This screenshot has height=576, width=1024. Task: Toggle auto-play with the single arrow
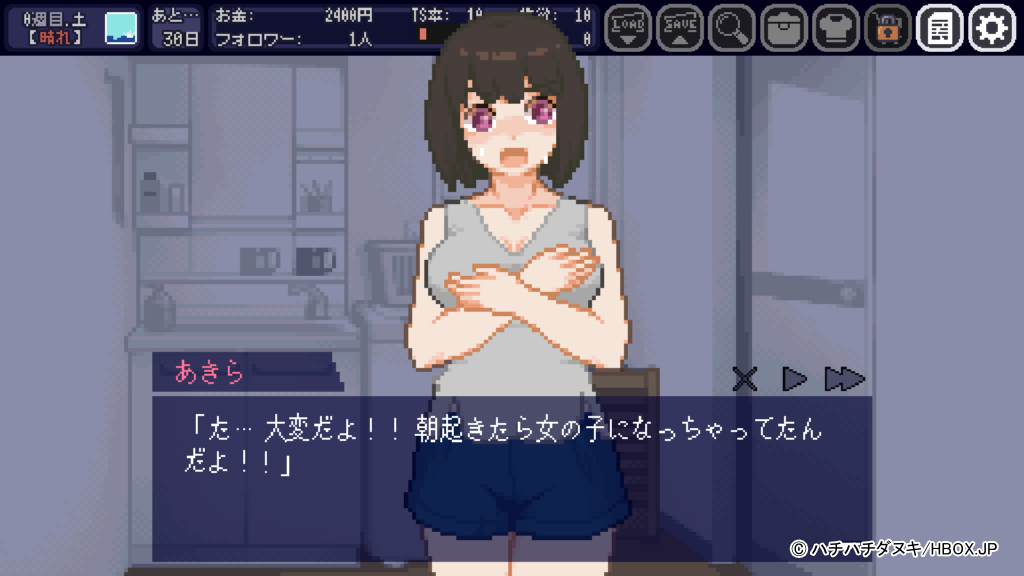click(x=794, y=379)
